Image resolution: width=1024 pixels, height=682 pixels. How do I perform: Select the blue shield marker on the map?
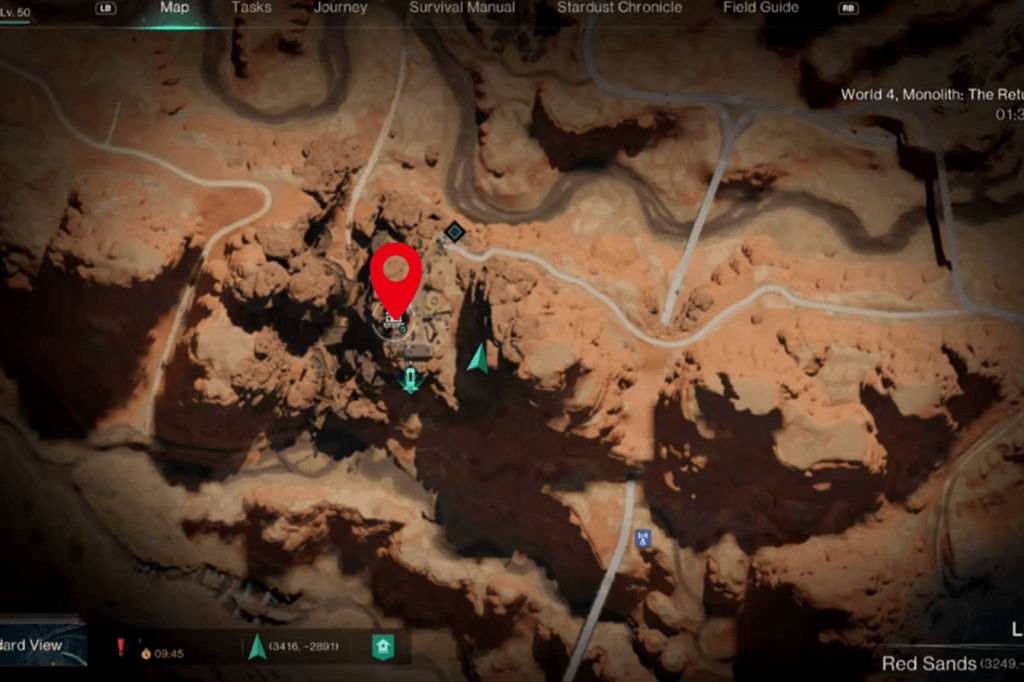click(x=643, y=538)
